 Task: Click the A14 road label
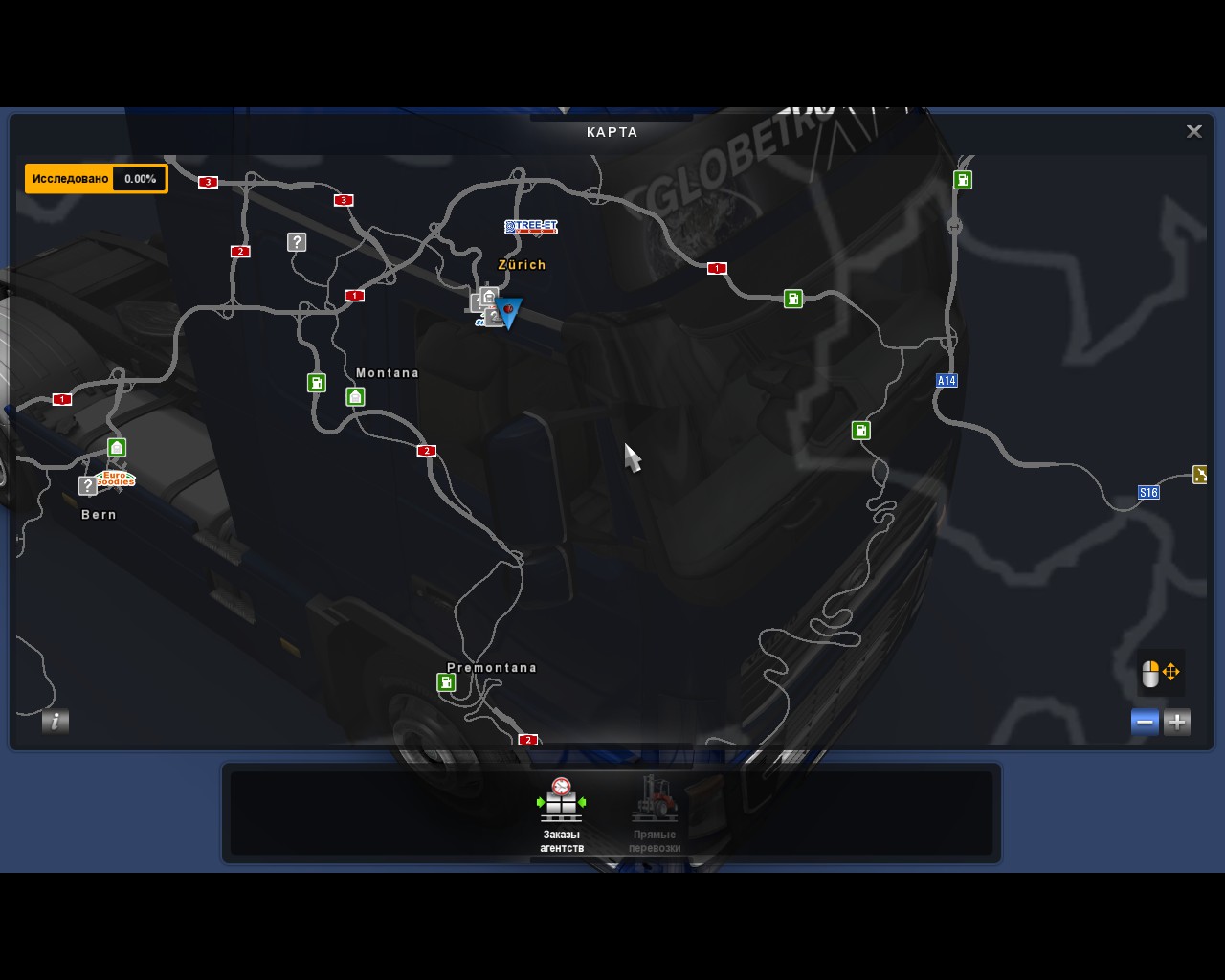(x=946, y=380)
